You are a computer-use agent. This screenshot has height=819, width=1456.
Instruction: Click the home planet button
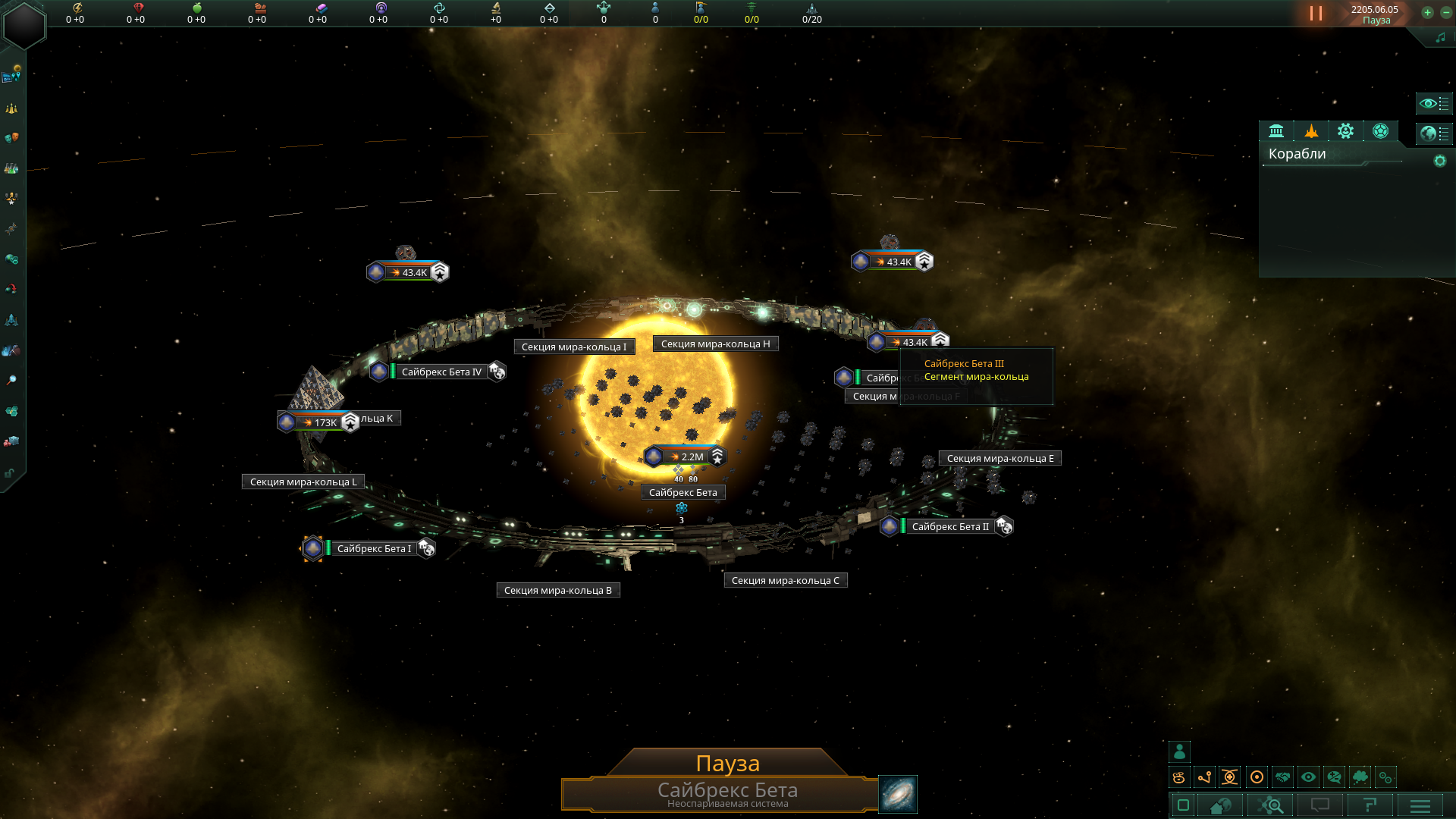pos(1220,805)
